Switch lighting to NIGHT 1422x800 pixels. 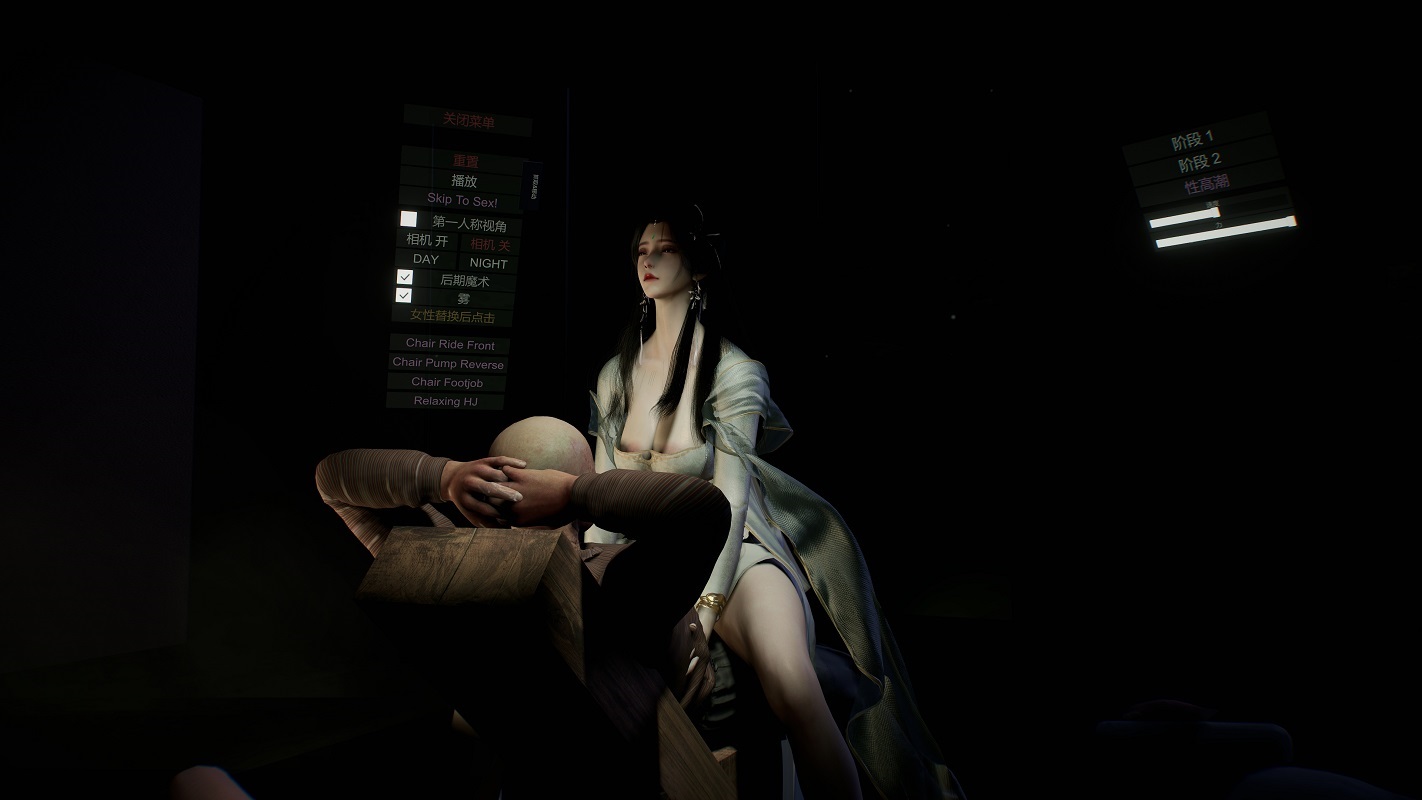click(489, 263)
